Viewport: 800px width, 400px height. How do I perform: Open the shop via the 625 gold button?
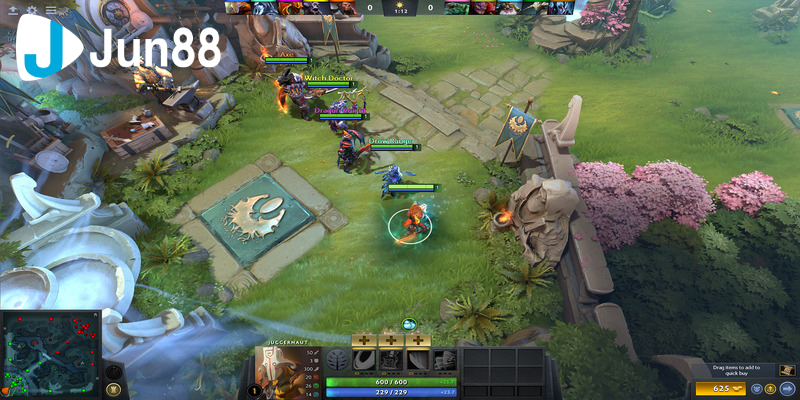723,387
